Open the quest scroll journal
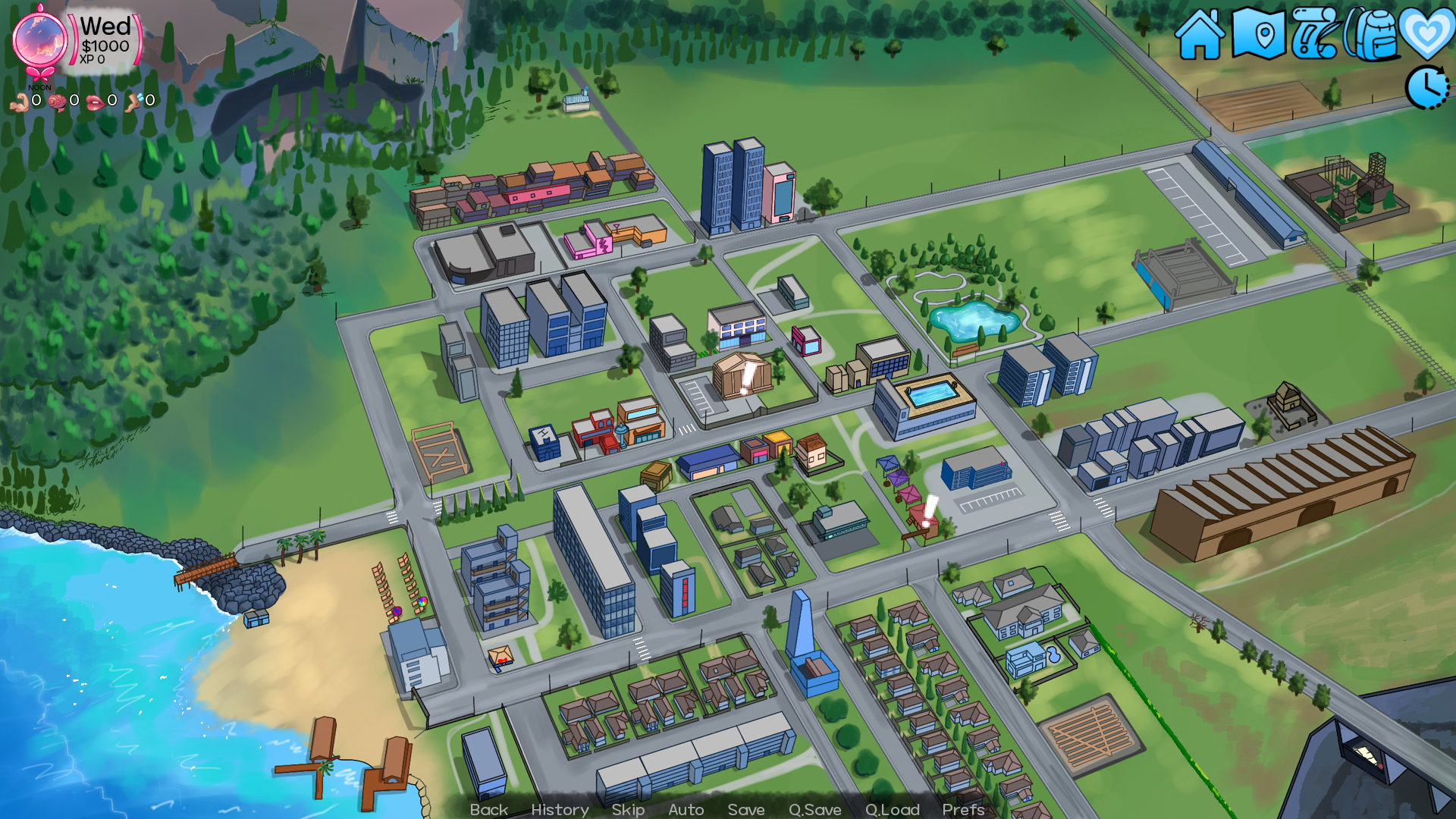Screen dimensions: 1456x819 point(1314,34)
